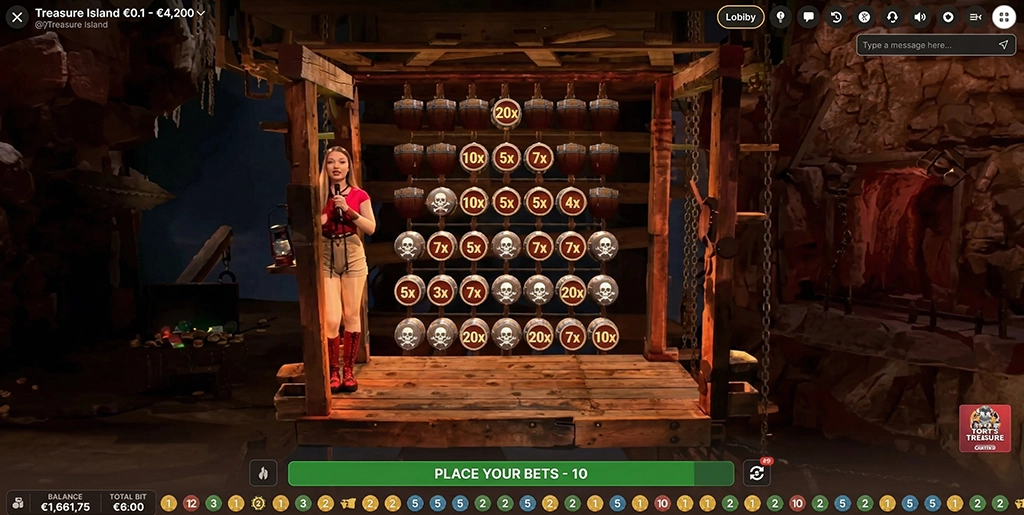1024x515 pixels.
Task: Contact support via the headset icon
Action: pos(892,17)
